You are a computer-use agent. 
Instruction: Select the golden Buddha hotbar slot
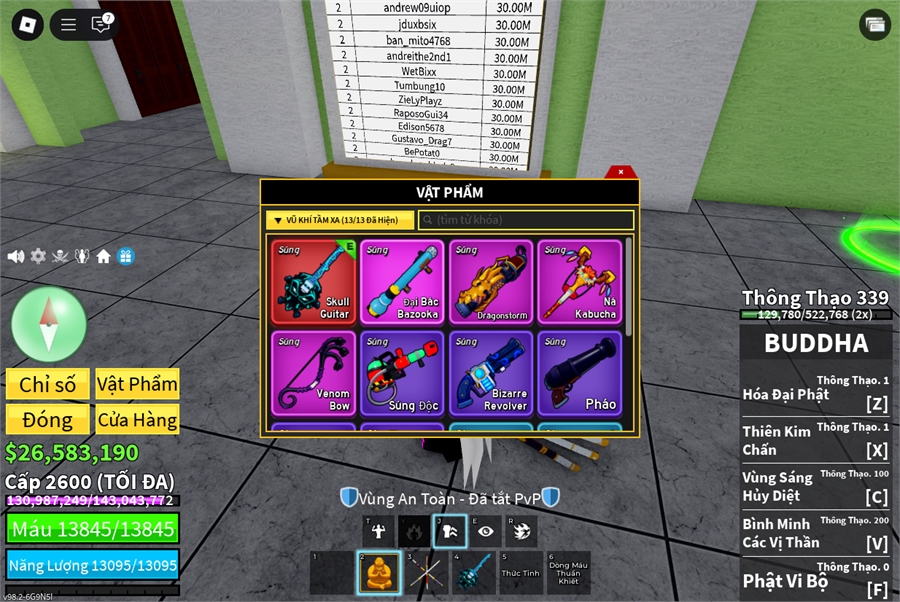point(379,572)
